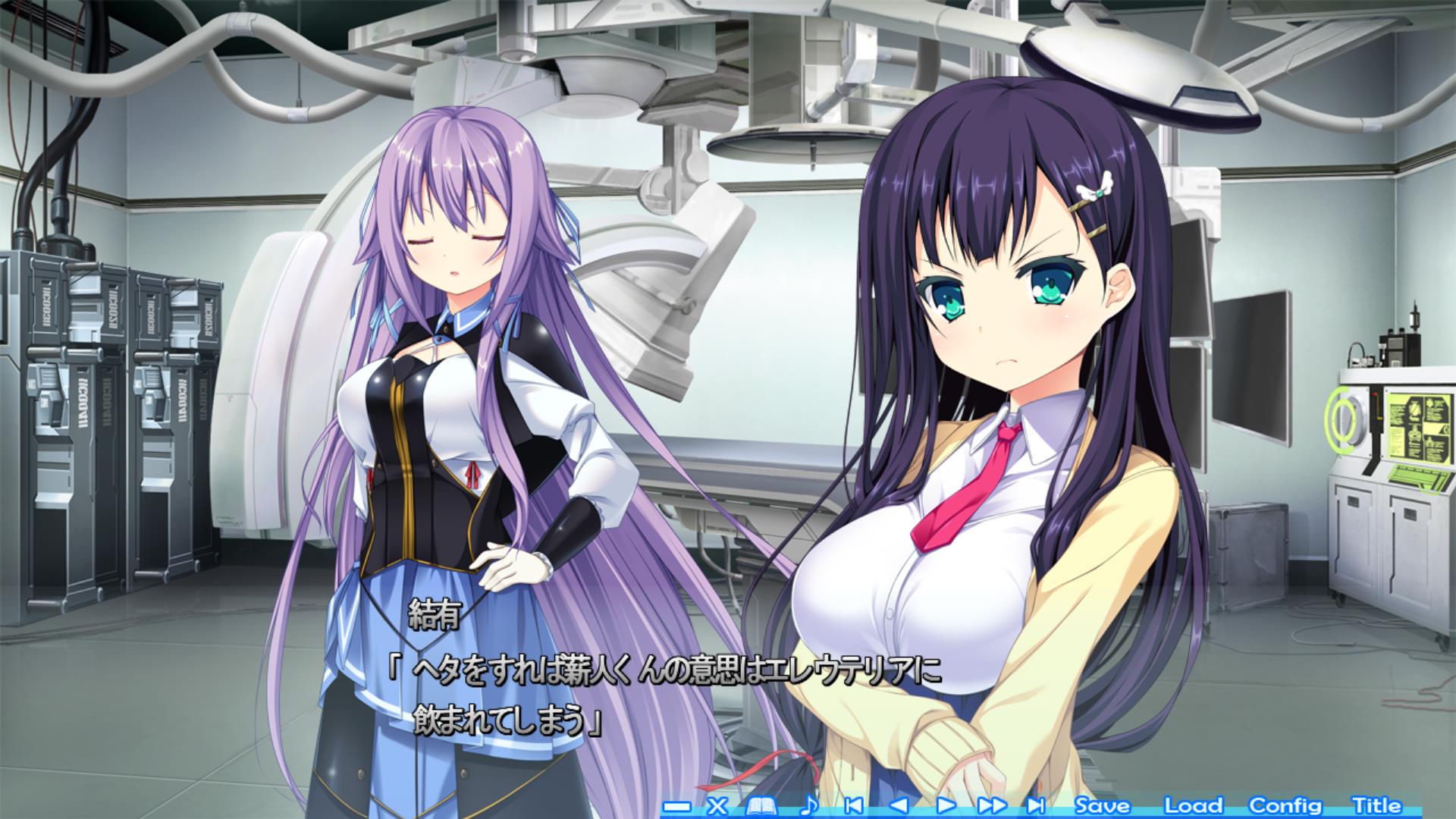Return to the Title screen
This screenshot has height=819, width=1456.
coord(1376,805)
